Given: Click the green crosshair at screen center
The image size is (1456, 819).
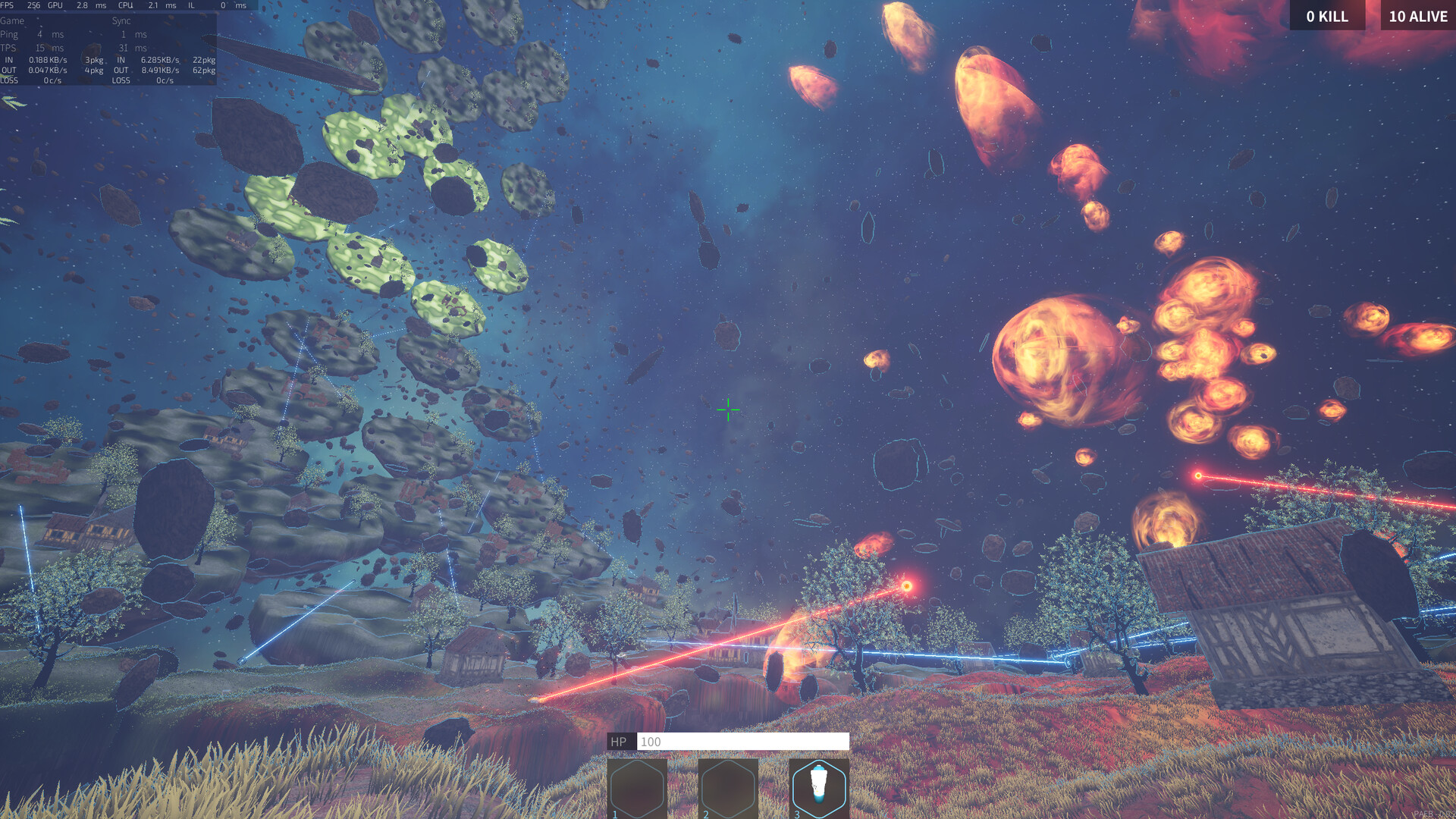Looking at the screenshot, I should pos(727,409).
